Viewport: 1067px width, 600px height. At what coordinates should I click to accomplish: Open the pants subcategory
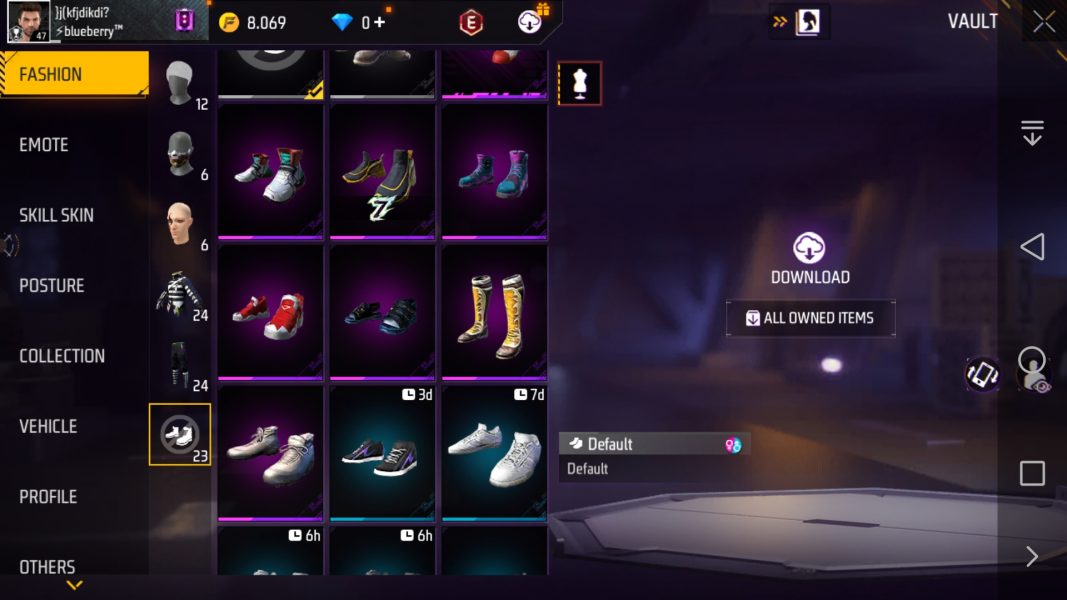coord(180,364)
